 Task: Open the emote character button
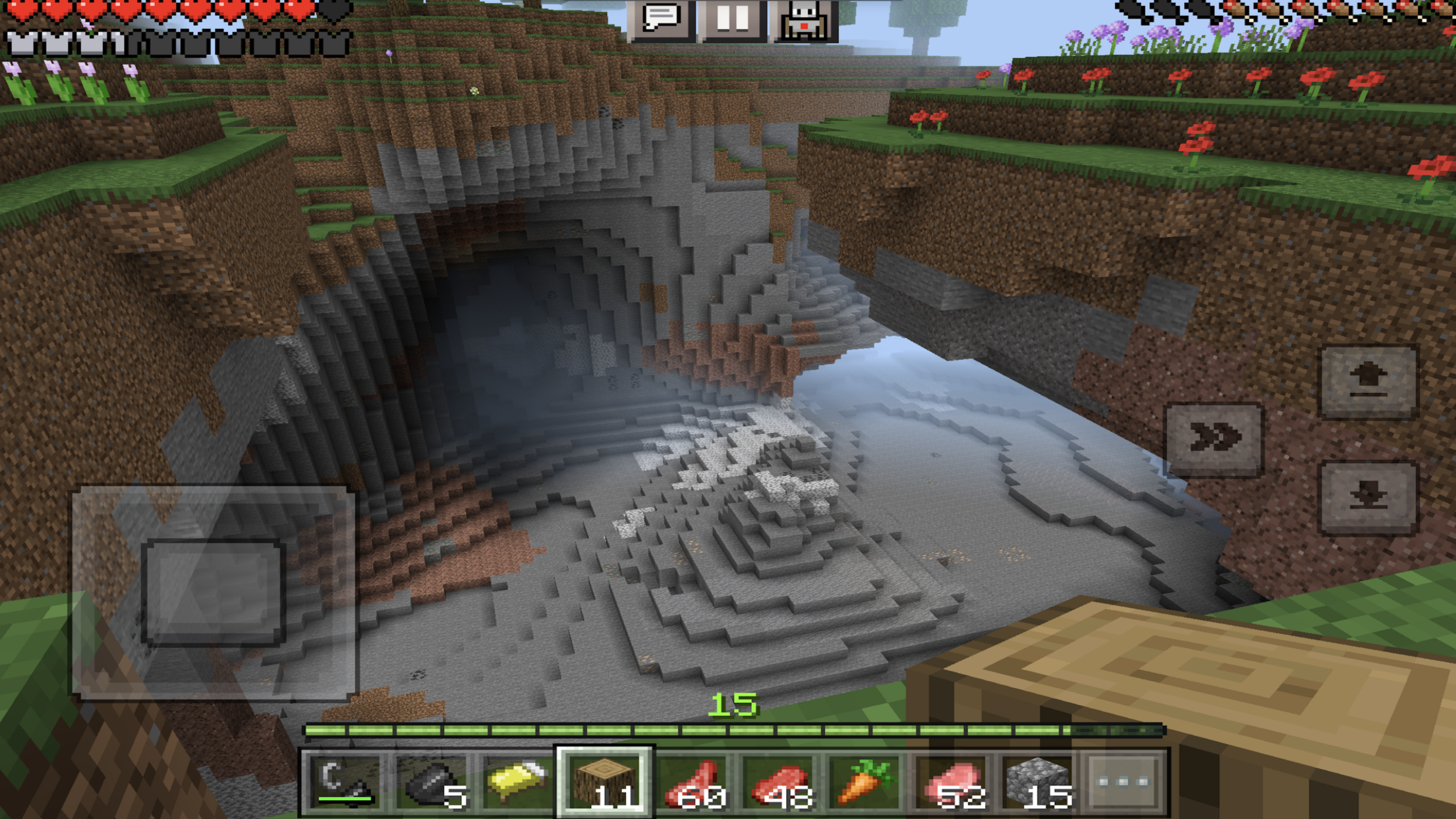[804, 20]
